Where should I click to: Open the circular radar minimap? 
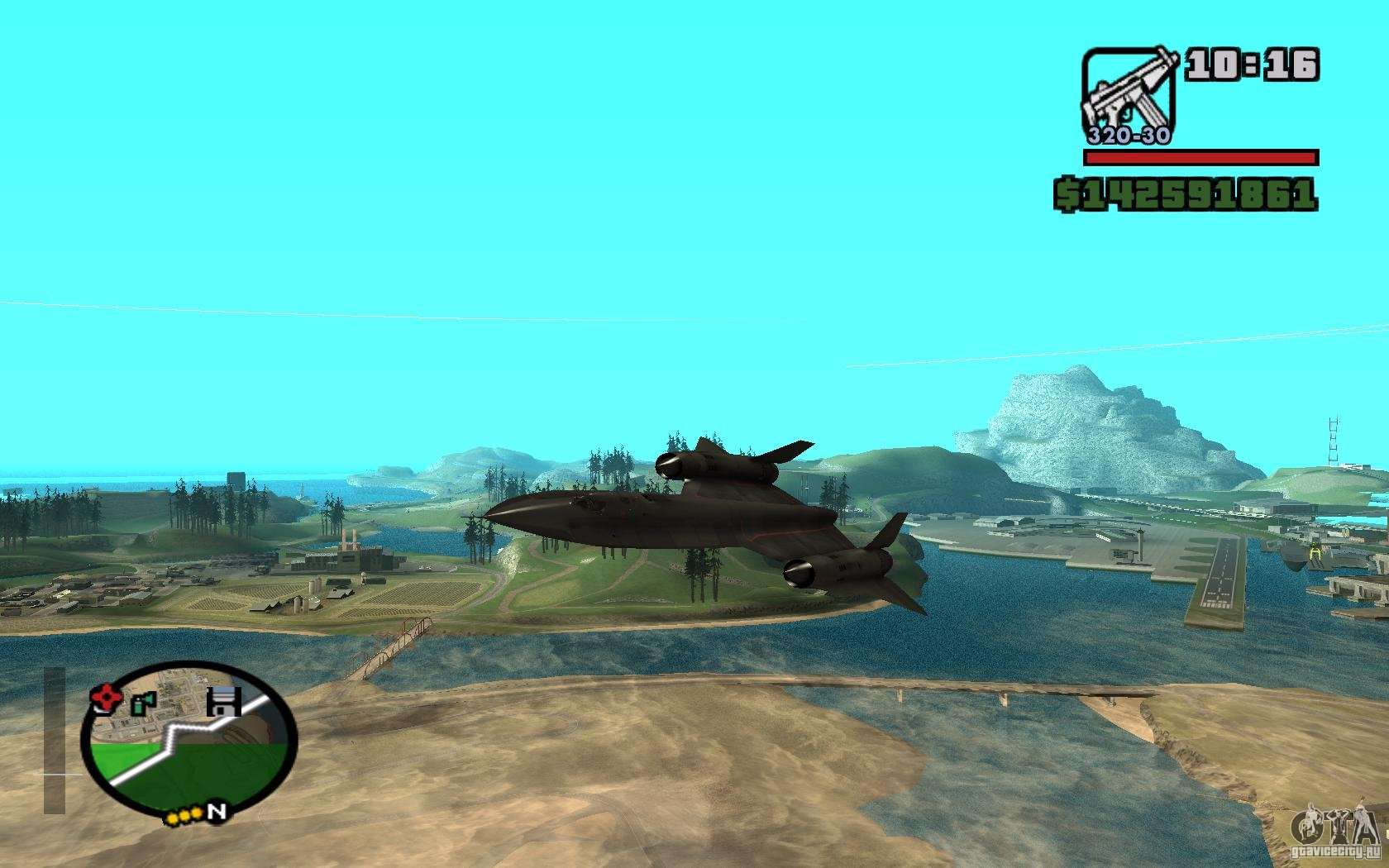[x=189, y=738]
